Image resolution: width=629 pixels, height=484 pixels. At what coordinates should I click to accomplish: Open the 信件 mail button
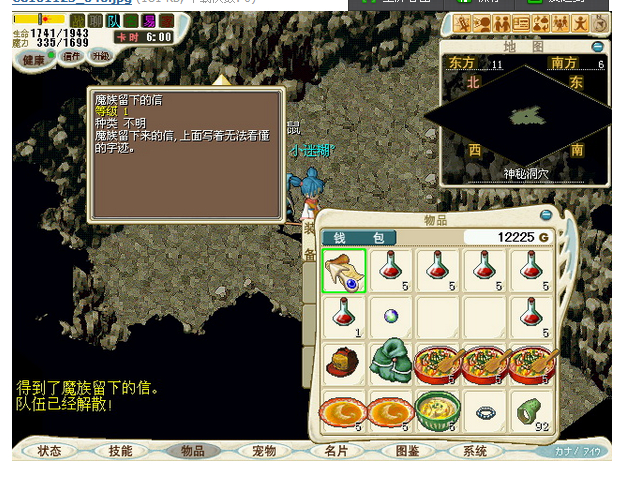[x=72, y=57]
